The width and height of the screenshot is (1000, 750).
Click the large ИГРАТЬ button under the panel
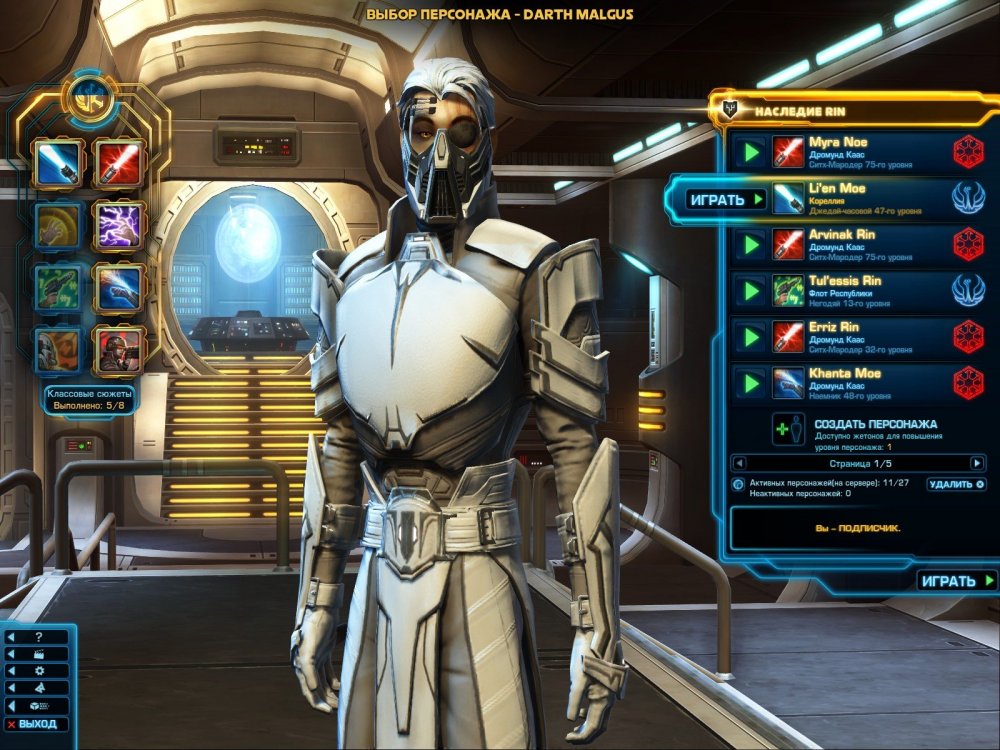coord(957,581)
